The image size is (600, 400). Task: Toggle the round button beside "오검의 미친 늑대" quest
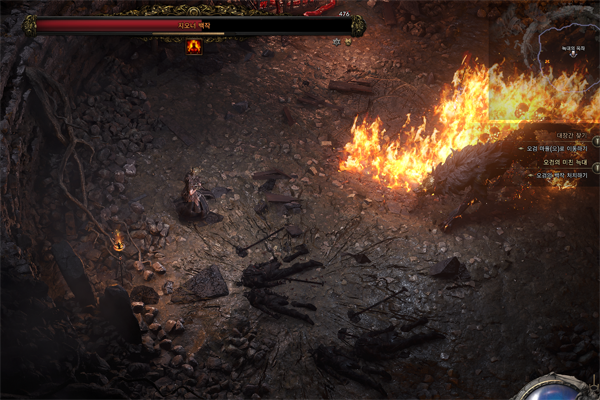(596, 167)
